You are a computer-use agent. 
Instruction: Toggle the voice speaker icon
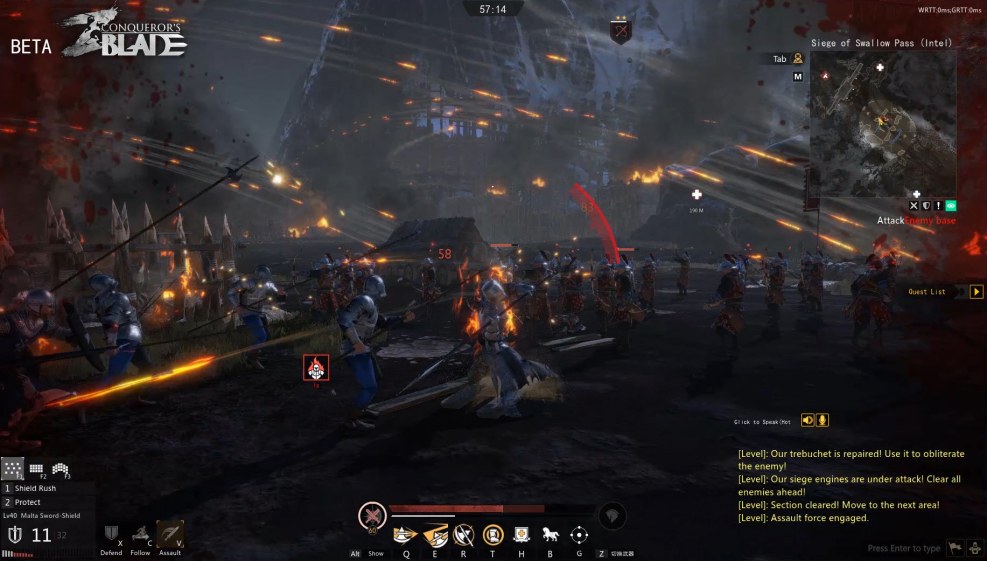coord(808,420)
